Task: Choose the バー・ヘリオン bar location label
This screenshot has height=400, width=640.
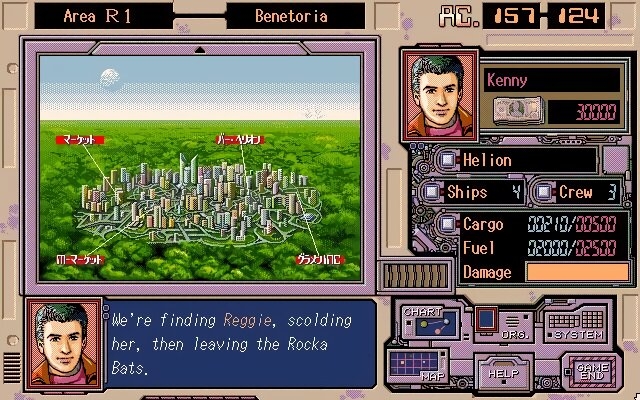Action: click(238, 140)
